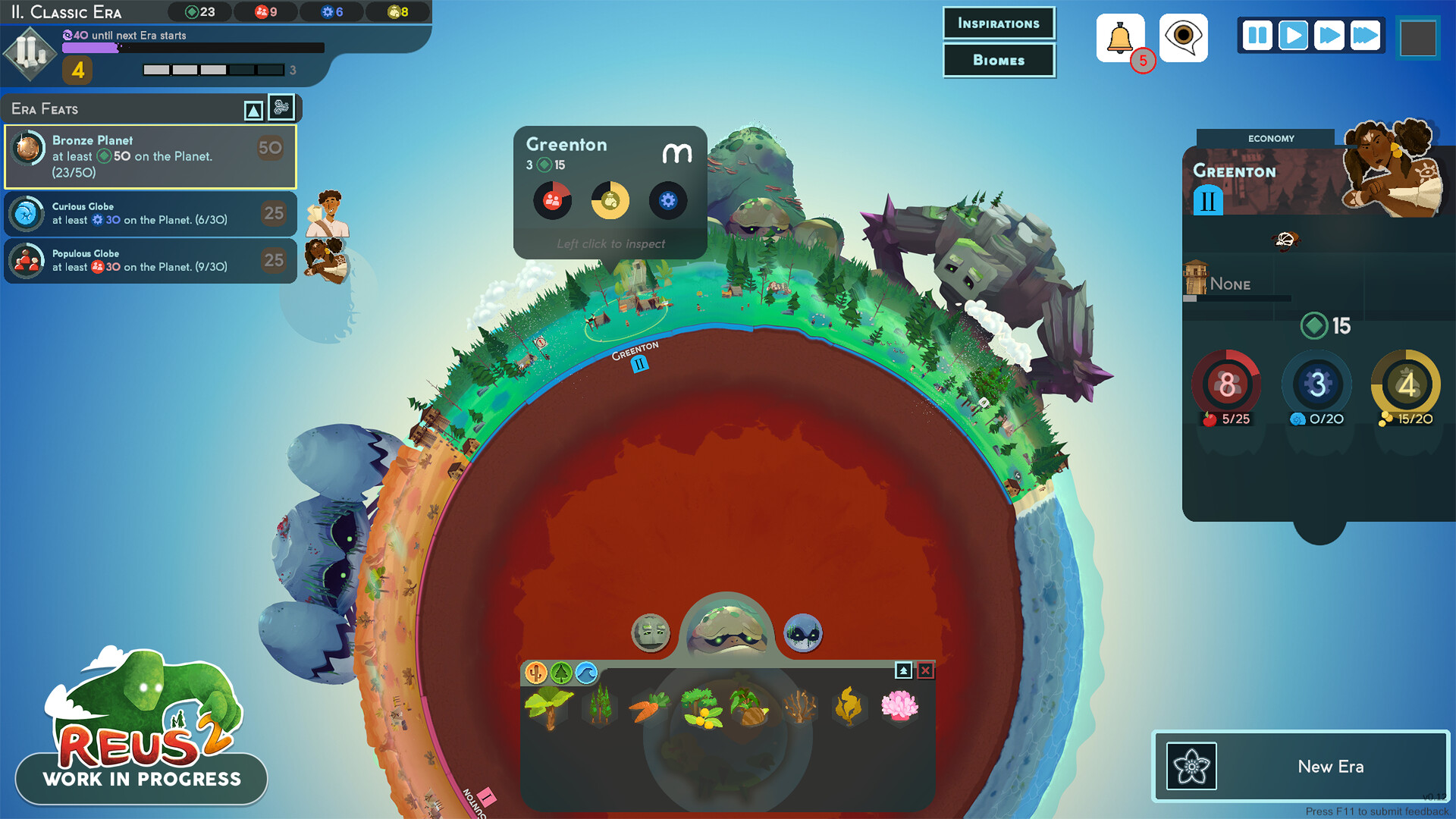Collapse the plant placement panel upward

[x=904, y=672]
